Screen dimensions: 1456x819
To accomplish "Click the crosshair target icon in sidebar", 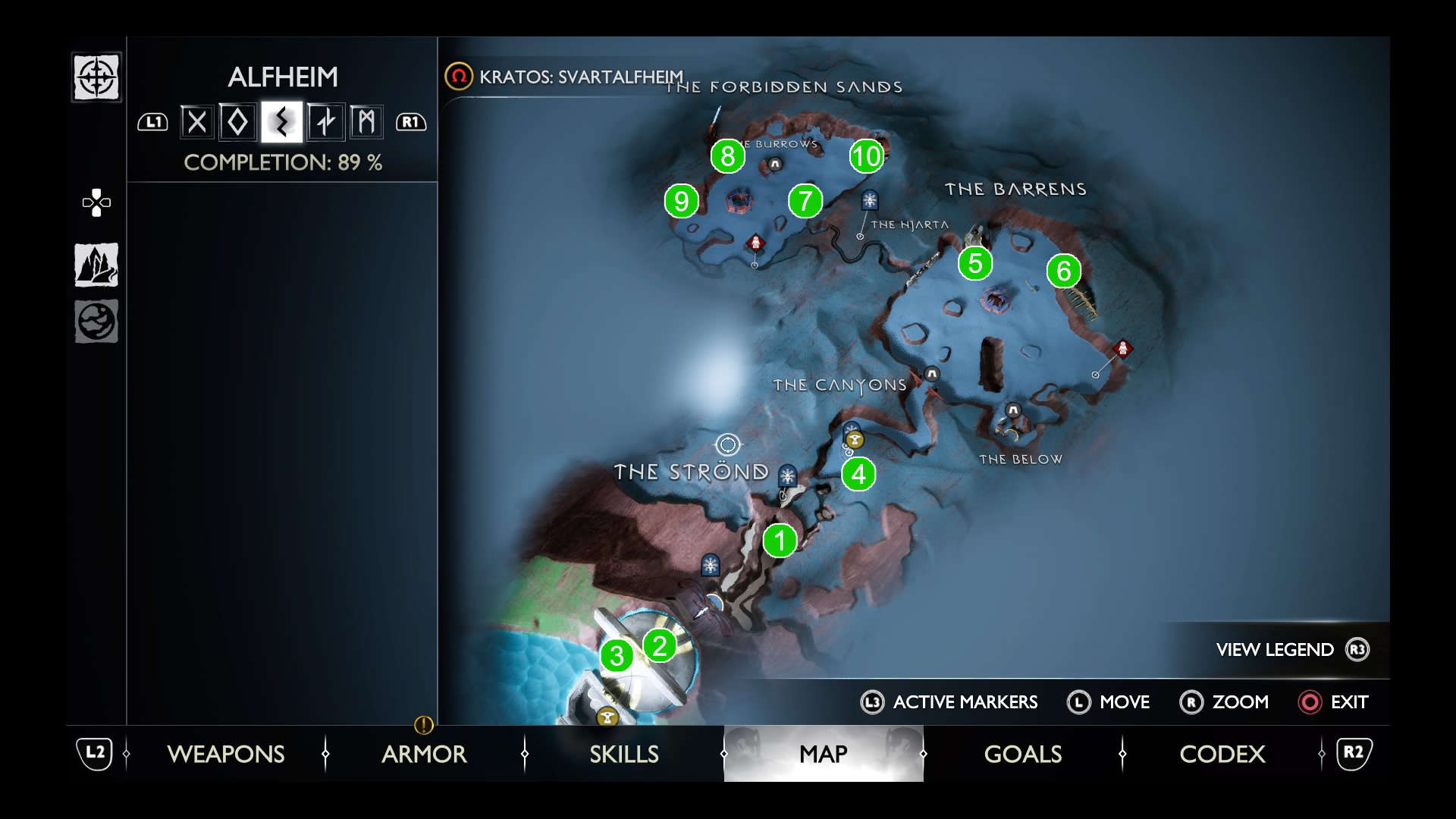I will click(96, 77).
